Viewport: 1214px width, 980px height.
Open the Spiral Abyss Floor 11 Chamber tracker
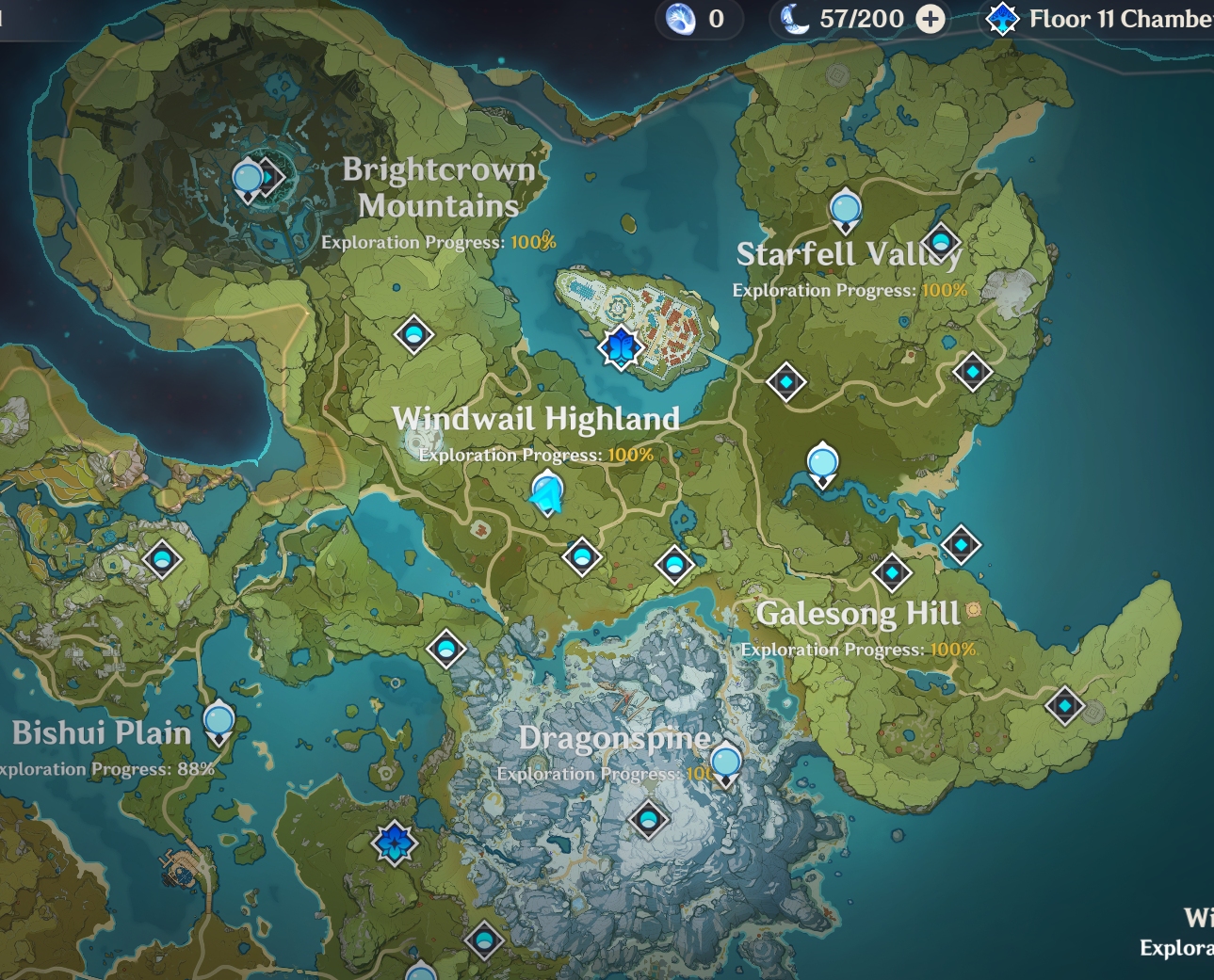(x=1098, y=19)
